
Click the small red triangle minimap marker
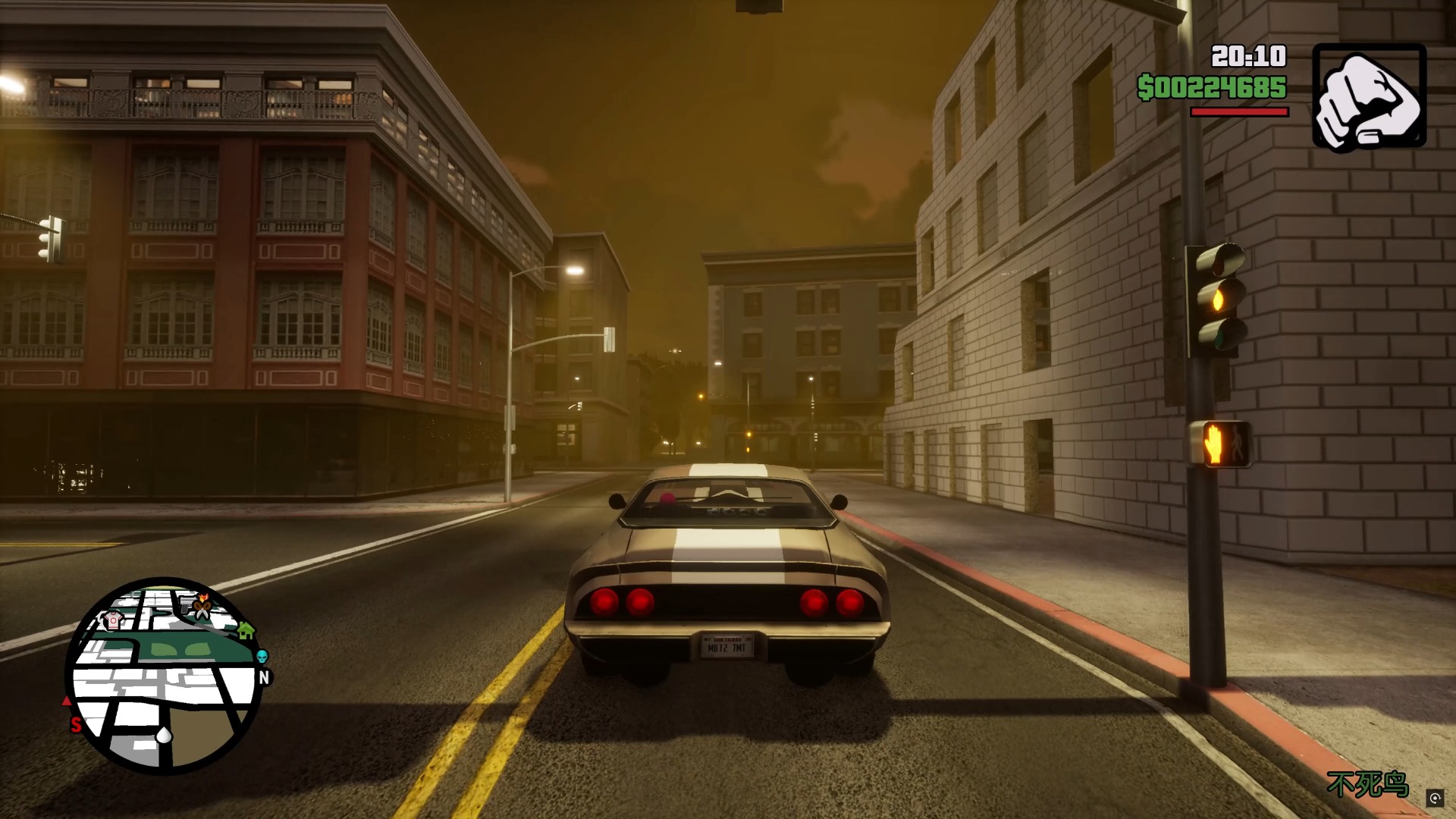click(67, 701)
